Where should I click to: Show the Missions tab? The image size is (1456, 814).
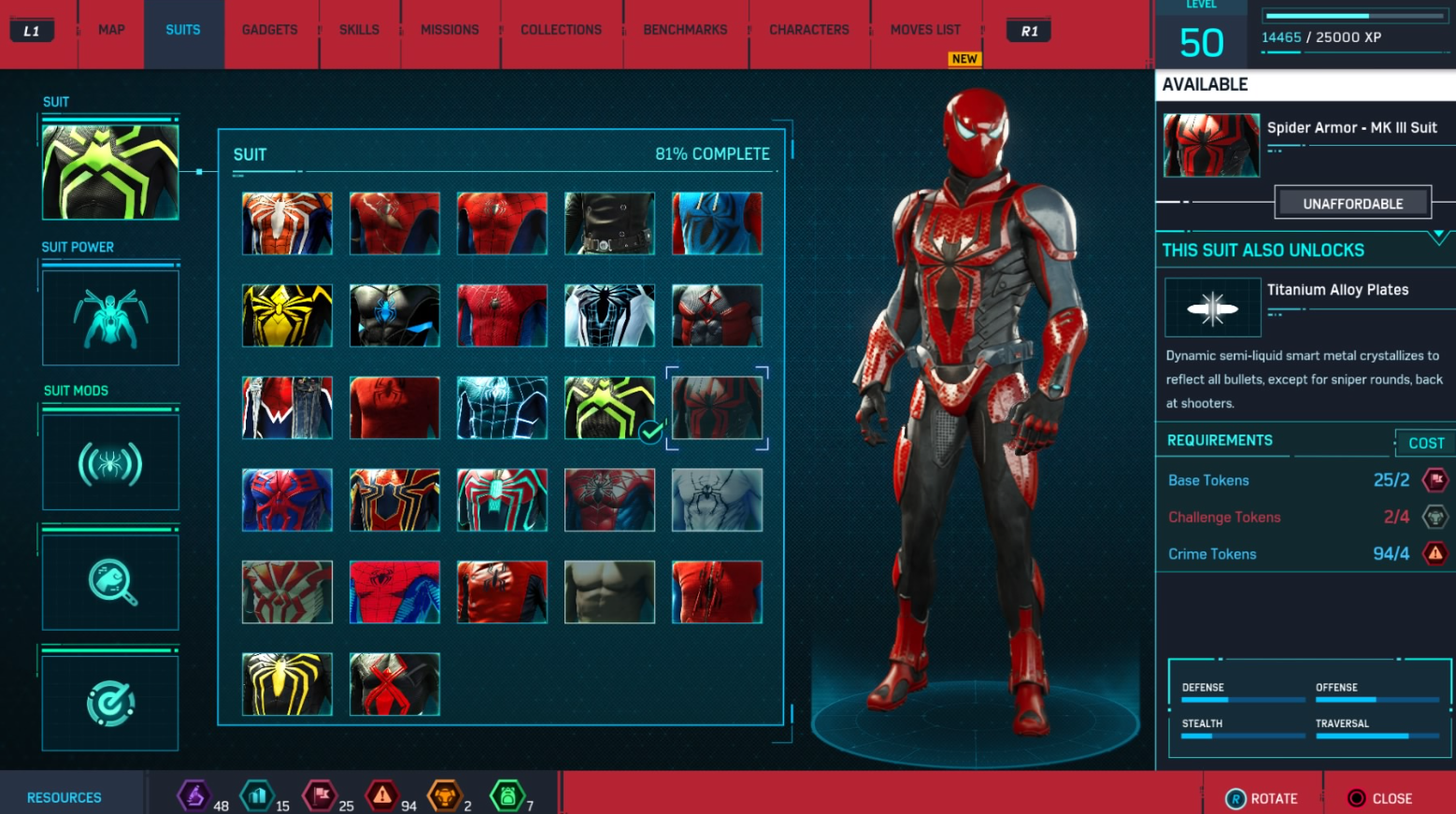(450, 30)
